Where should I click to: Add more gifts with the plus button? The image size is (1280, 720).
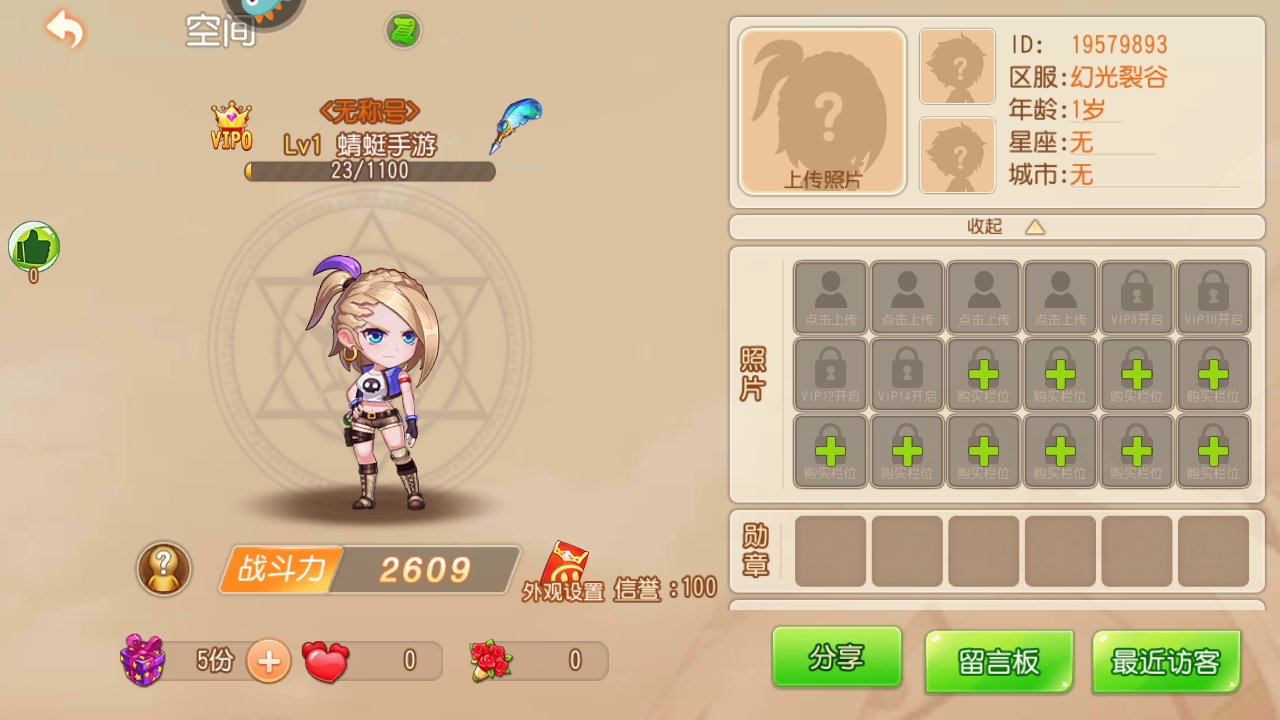tap(268, 660)
